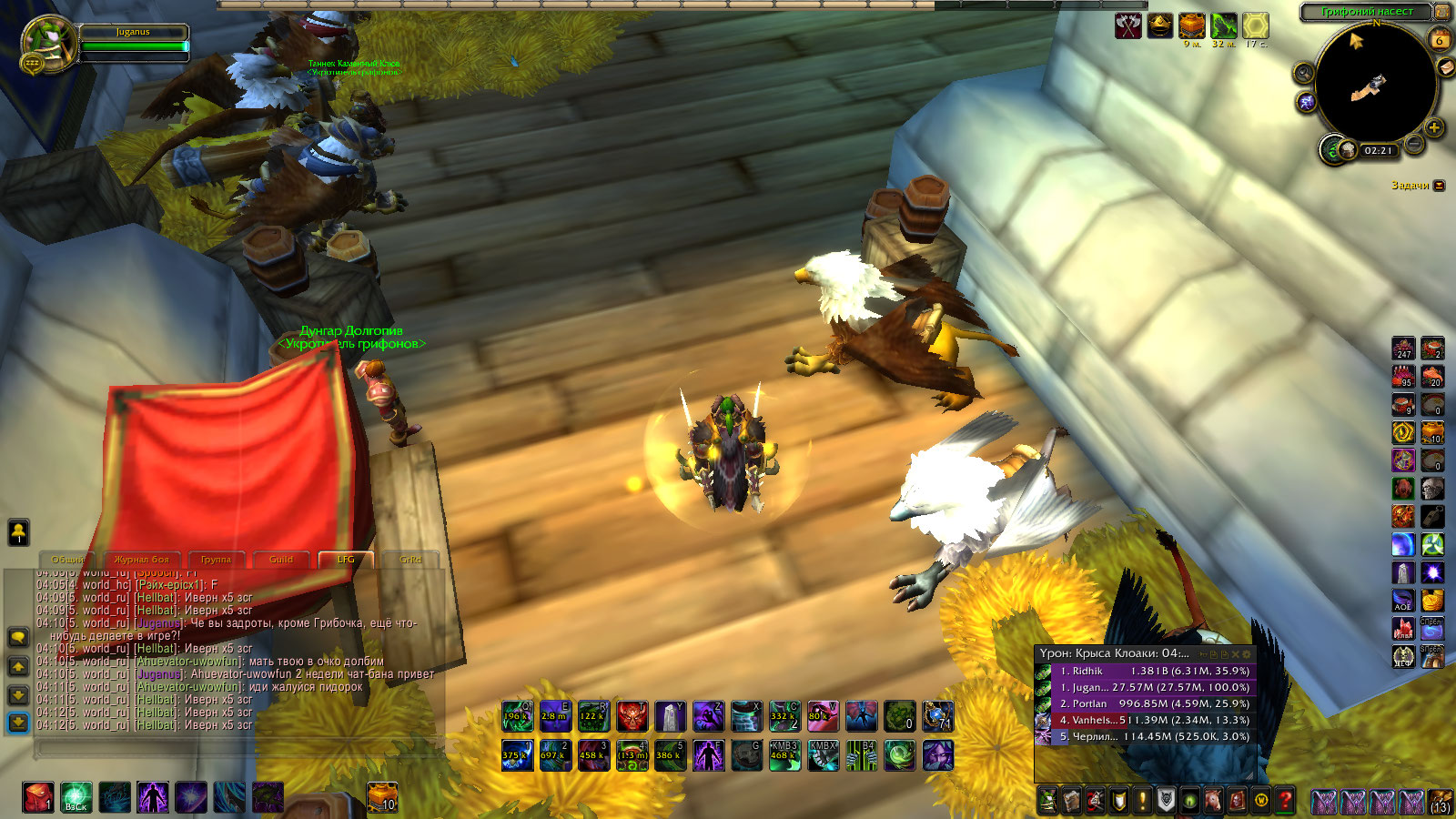Open the LFG chat tab

(346, 559)
